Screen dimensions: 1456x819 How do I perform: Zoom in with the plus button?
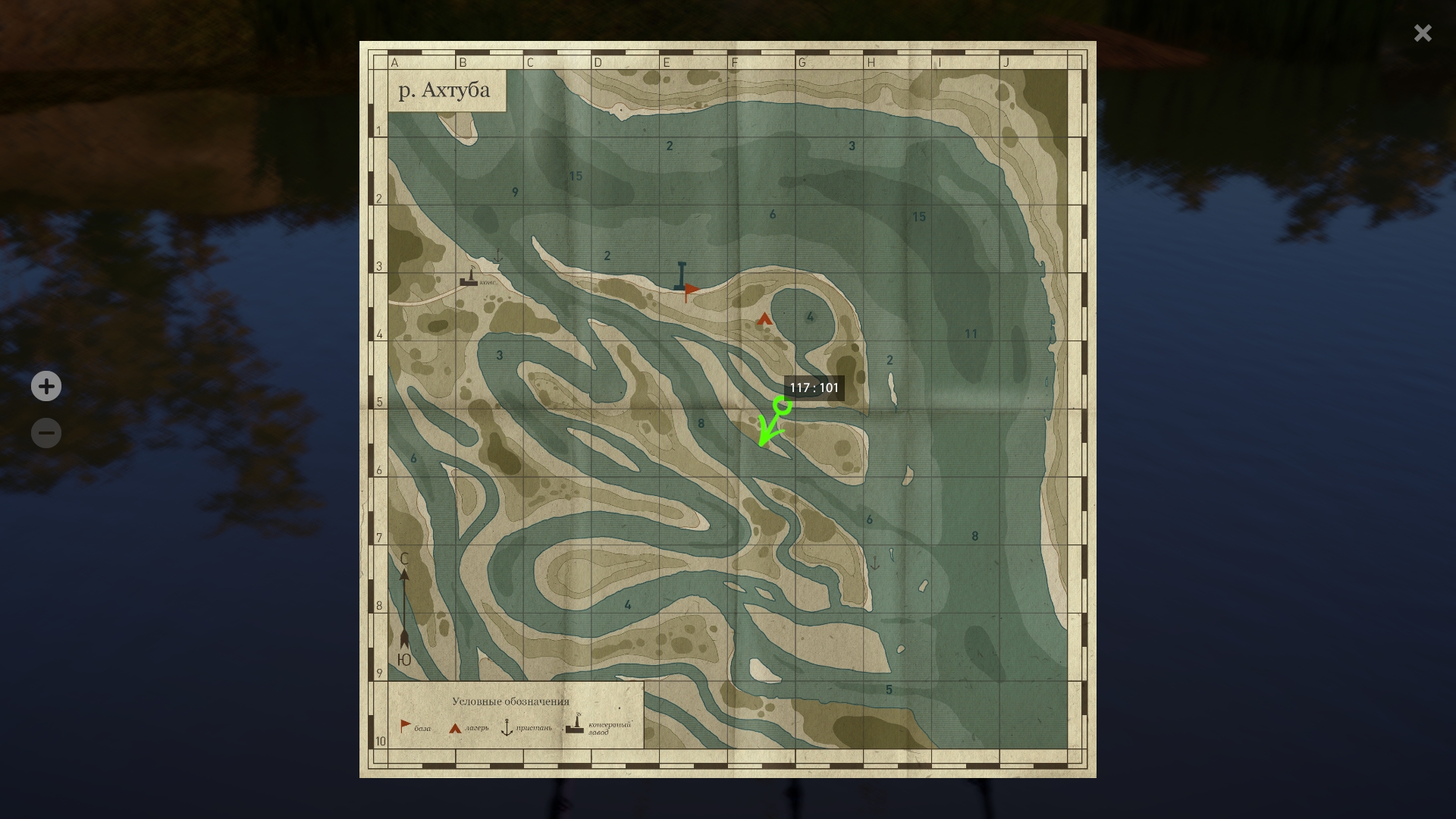point(46,386)
